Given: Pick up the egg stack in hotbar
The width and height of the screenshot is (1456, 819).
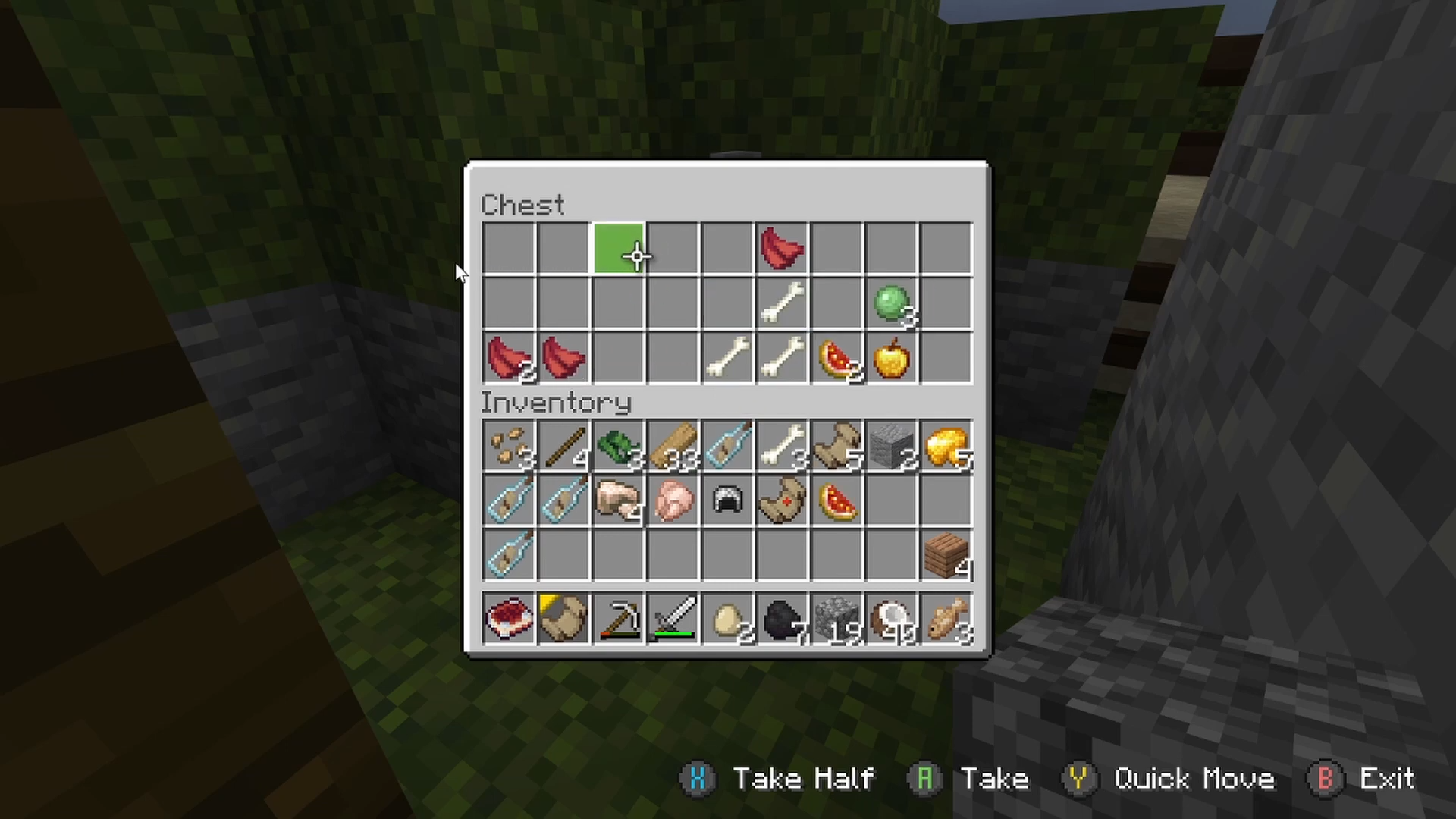Looking at the screenshot, I should (727, 619).
